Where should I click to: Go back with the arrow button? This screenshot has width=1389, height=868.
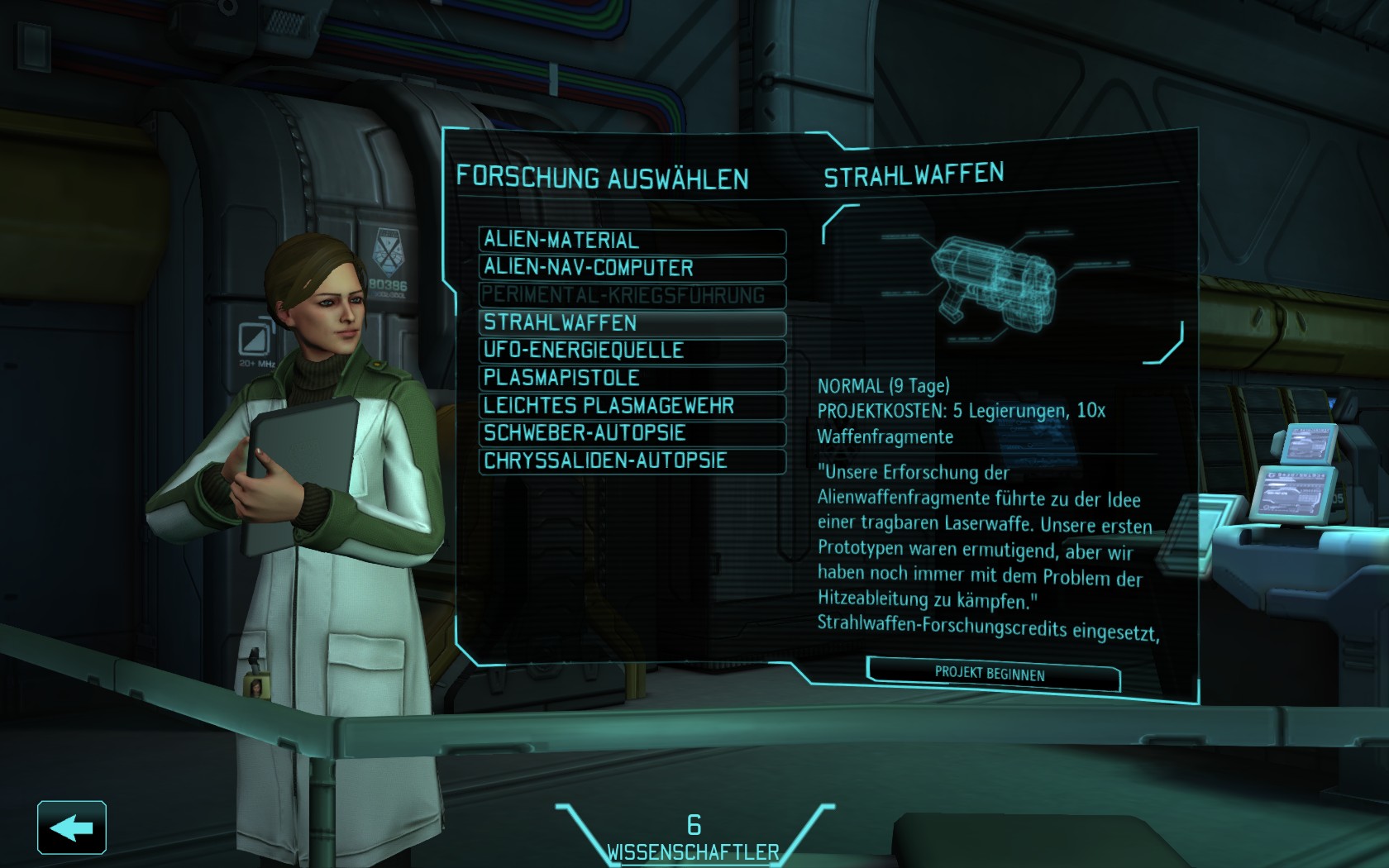coord(72,827)
